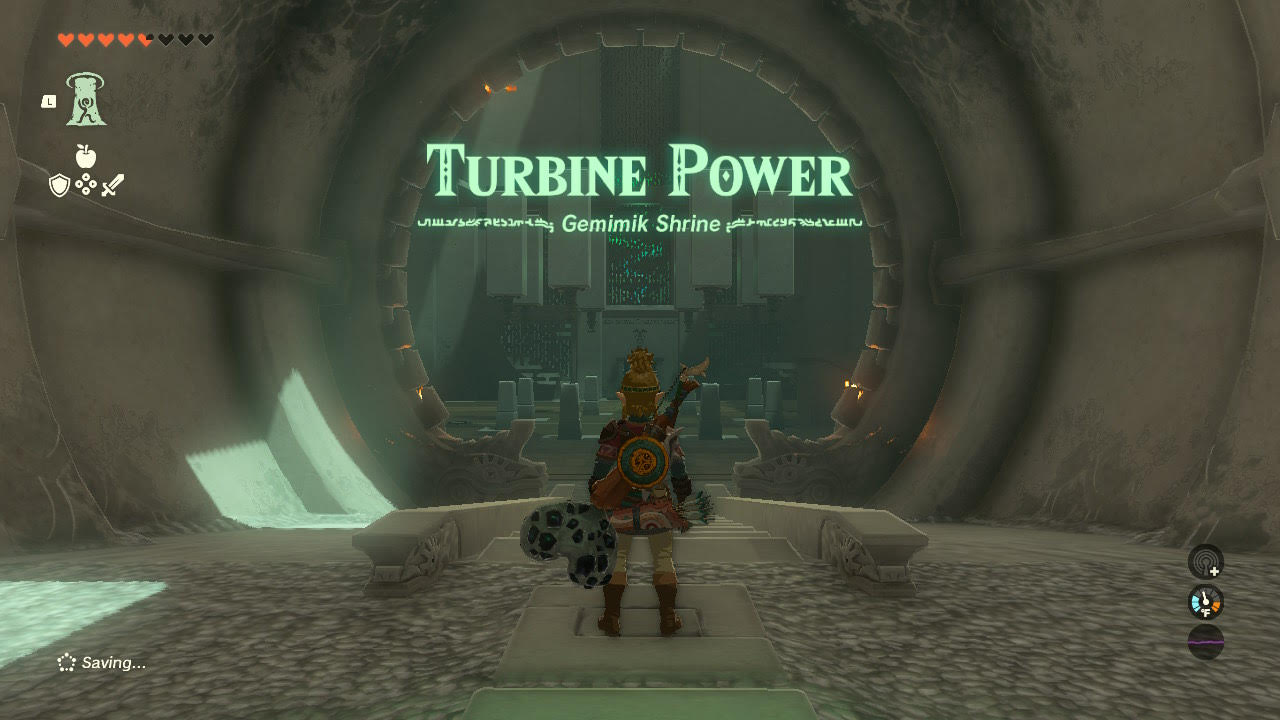Screen dimensions: 1280x720
Task: Toggle the first empty dark heart
Action: pos(165,39)
